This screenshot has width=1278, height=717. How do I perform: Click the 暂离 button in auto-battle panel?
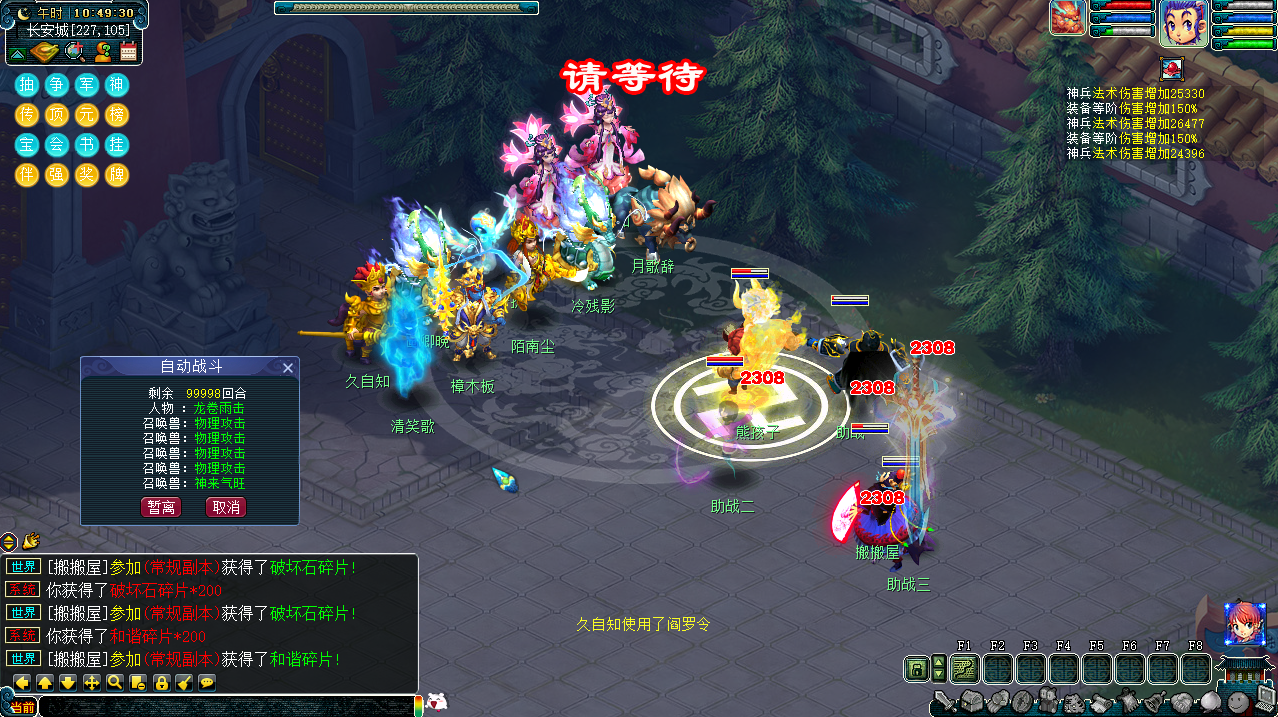tap(161, 507)
